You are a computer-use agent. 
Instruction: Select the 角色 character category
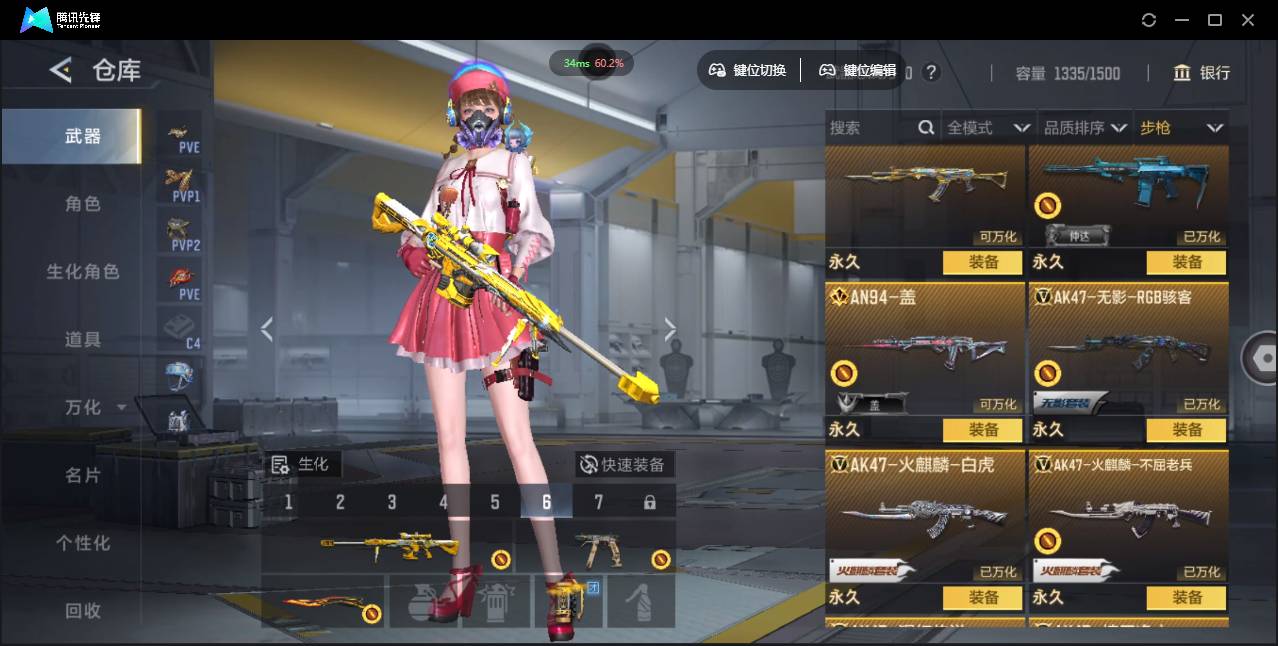83,204
